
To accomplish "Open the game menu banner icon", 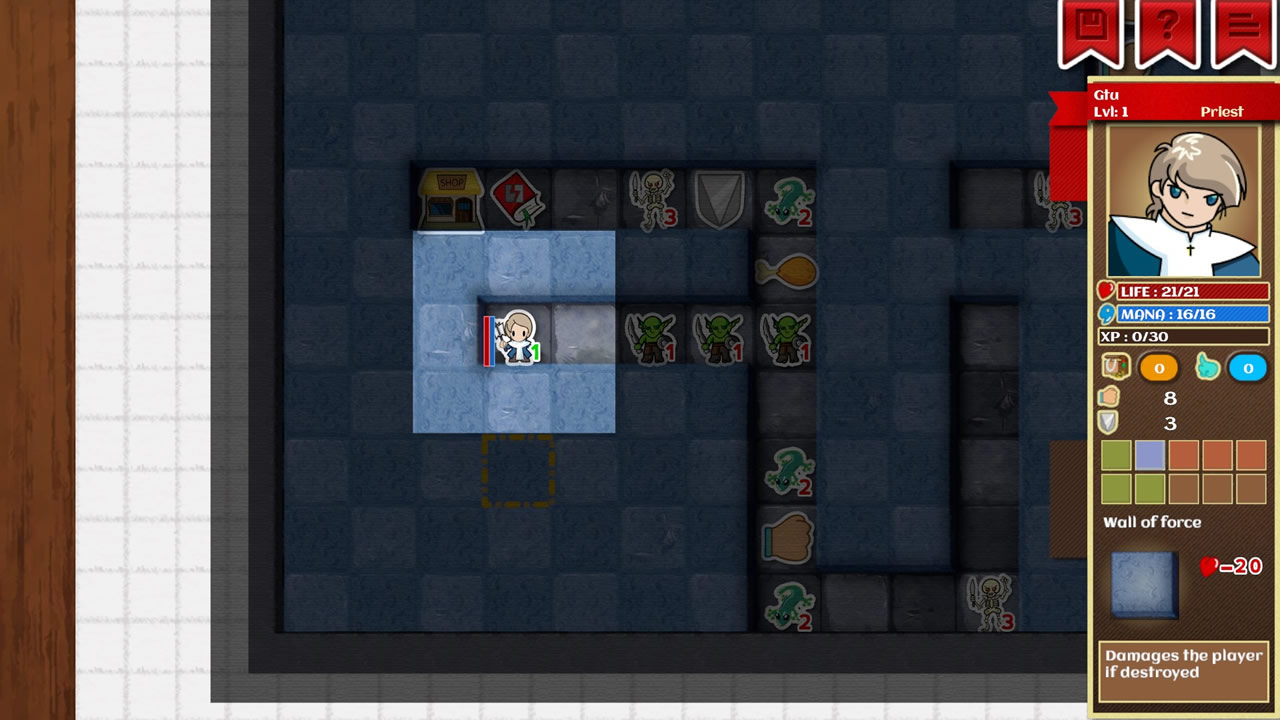I will point(1243,28).
